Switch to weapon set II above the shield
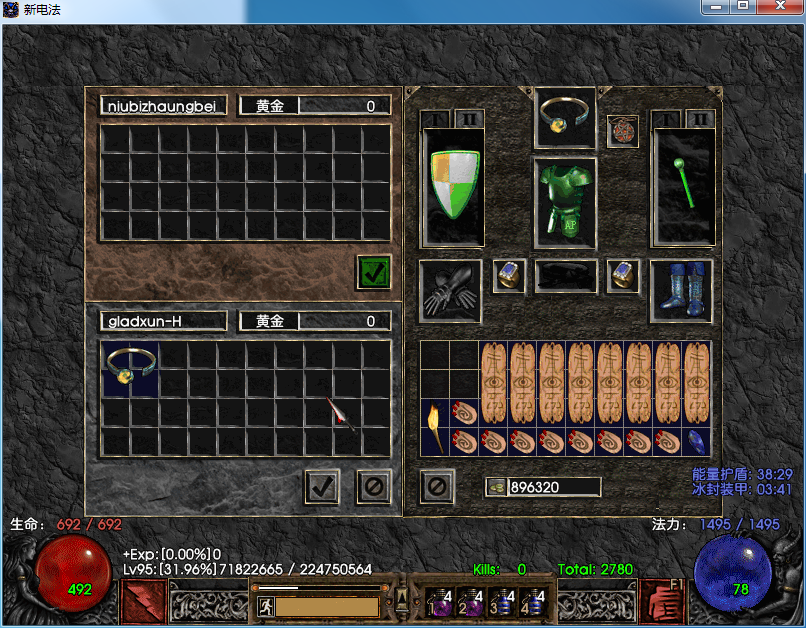 click(469, 119)
